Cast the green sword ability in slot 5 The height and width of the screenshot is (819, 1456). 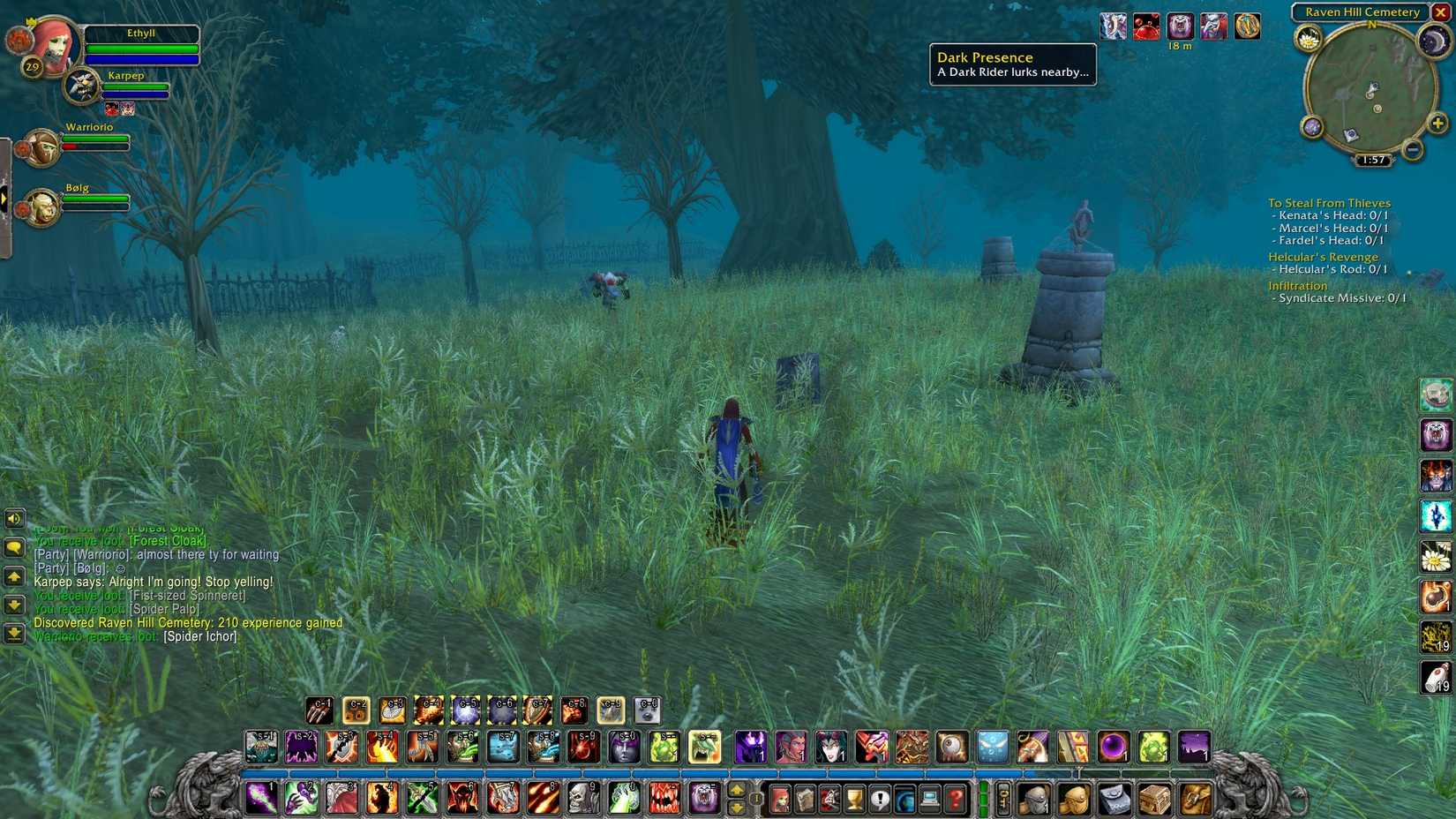(421, 799)
